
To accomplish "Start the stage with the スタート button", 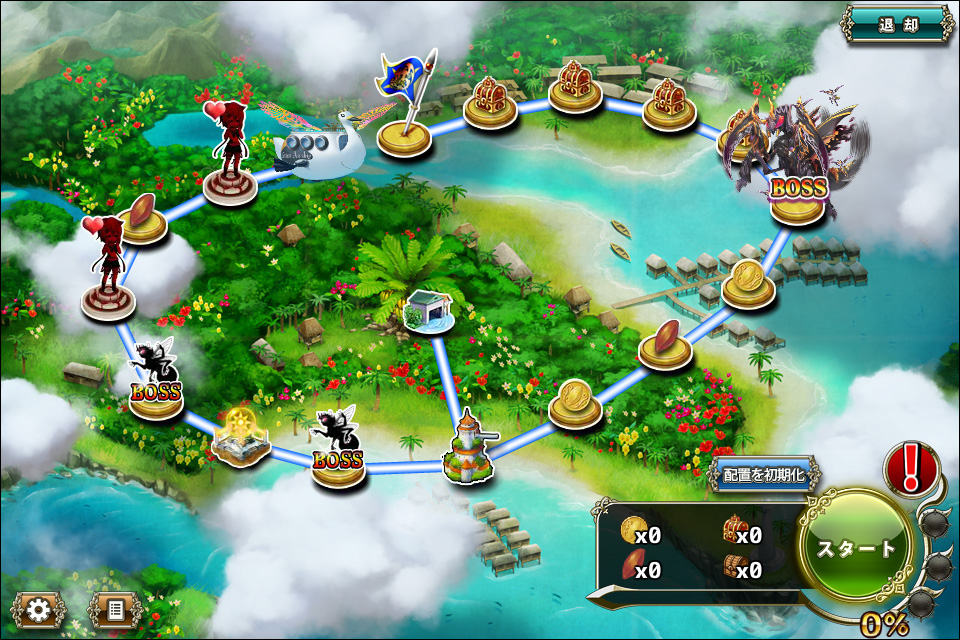I will pos(857,548).
